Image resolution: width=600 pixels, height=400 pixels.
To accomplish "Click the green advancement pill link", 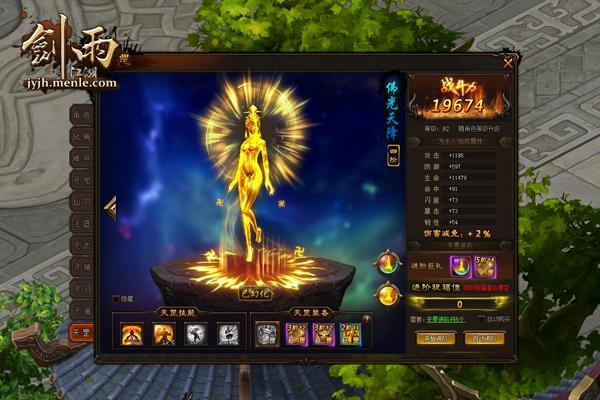I will (x=439, y=320).
